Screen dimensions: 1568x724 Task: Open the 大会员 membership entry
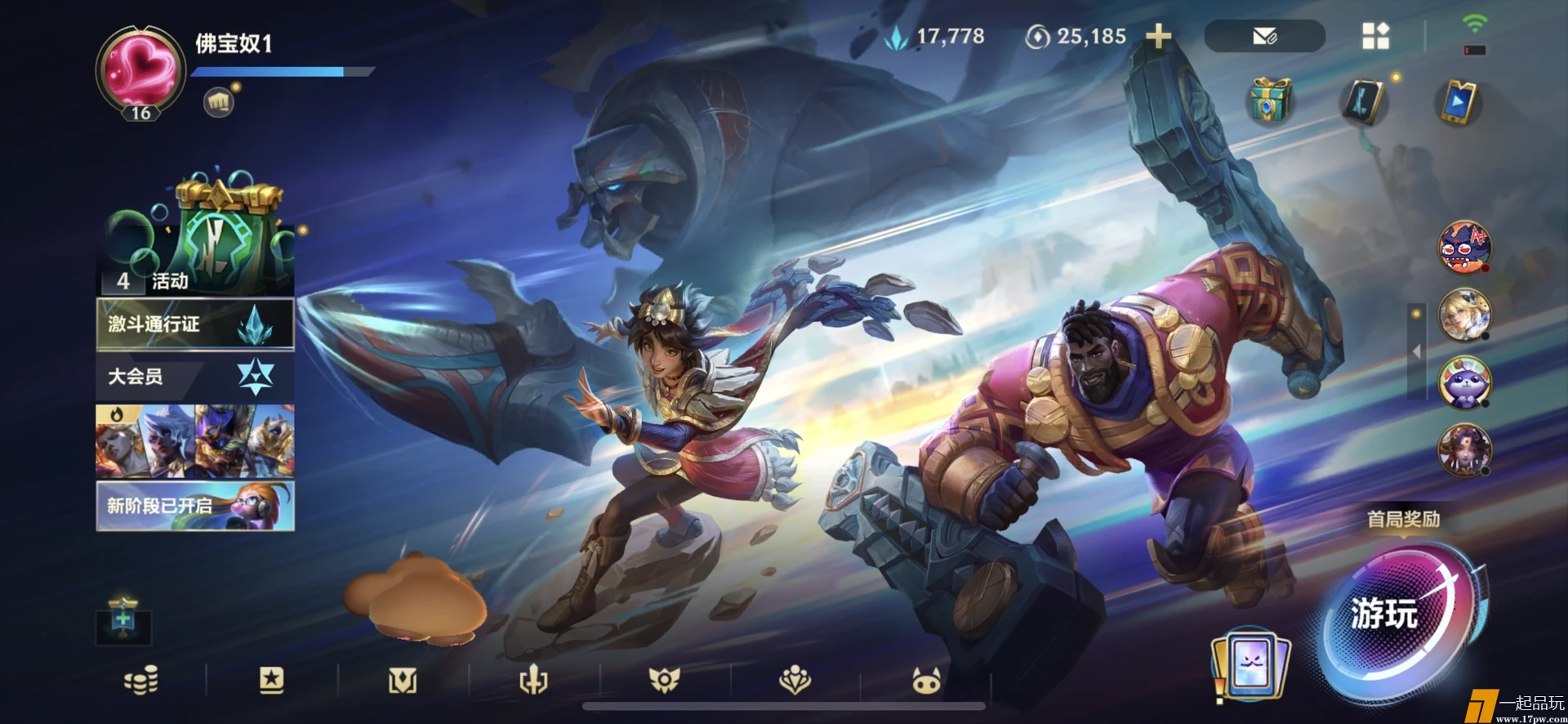click(x=195, y=377)
